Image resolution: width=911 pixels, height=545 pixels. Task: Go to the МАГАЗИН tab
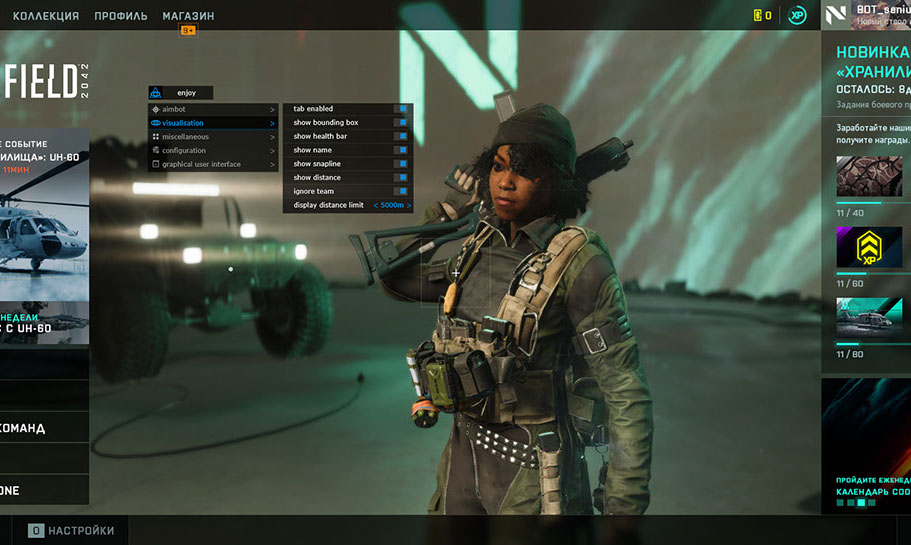pos(188,16)
